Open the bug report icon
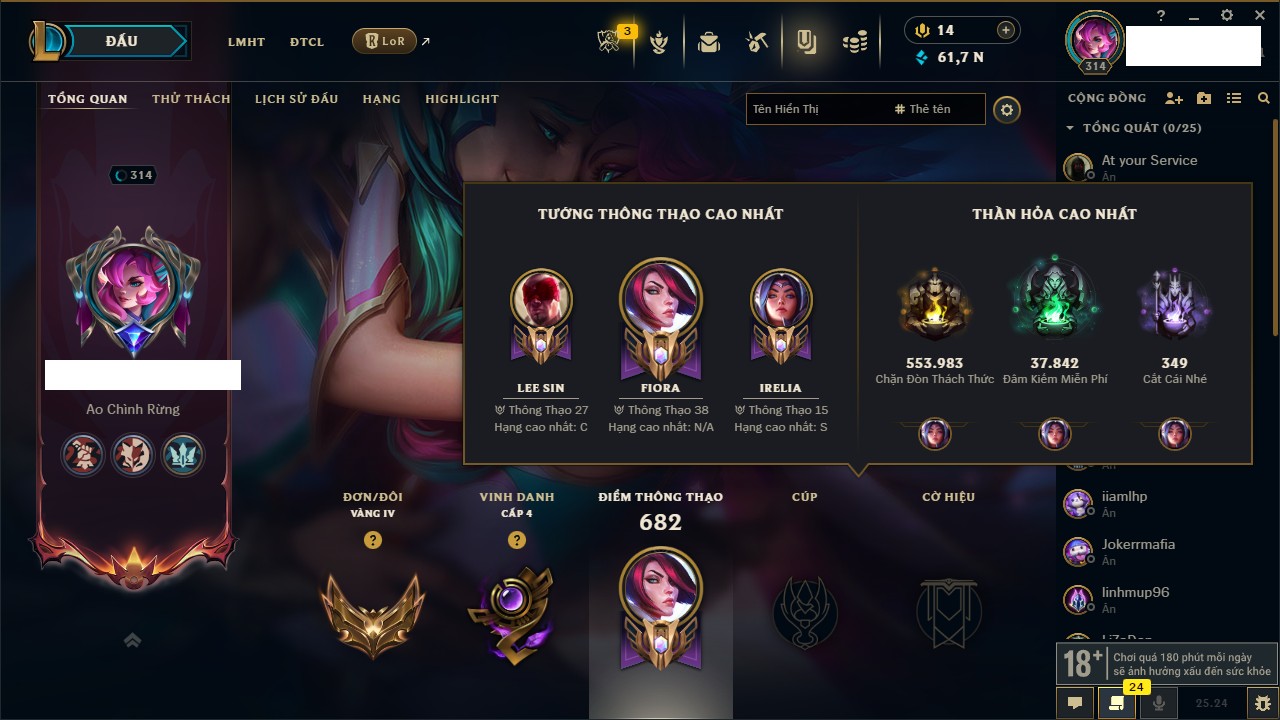Screen dimensions: 1280x720 click(1263, 703)
